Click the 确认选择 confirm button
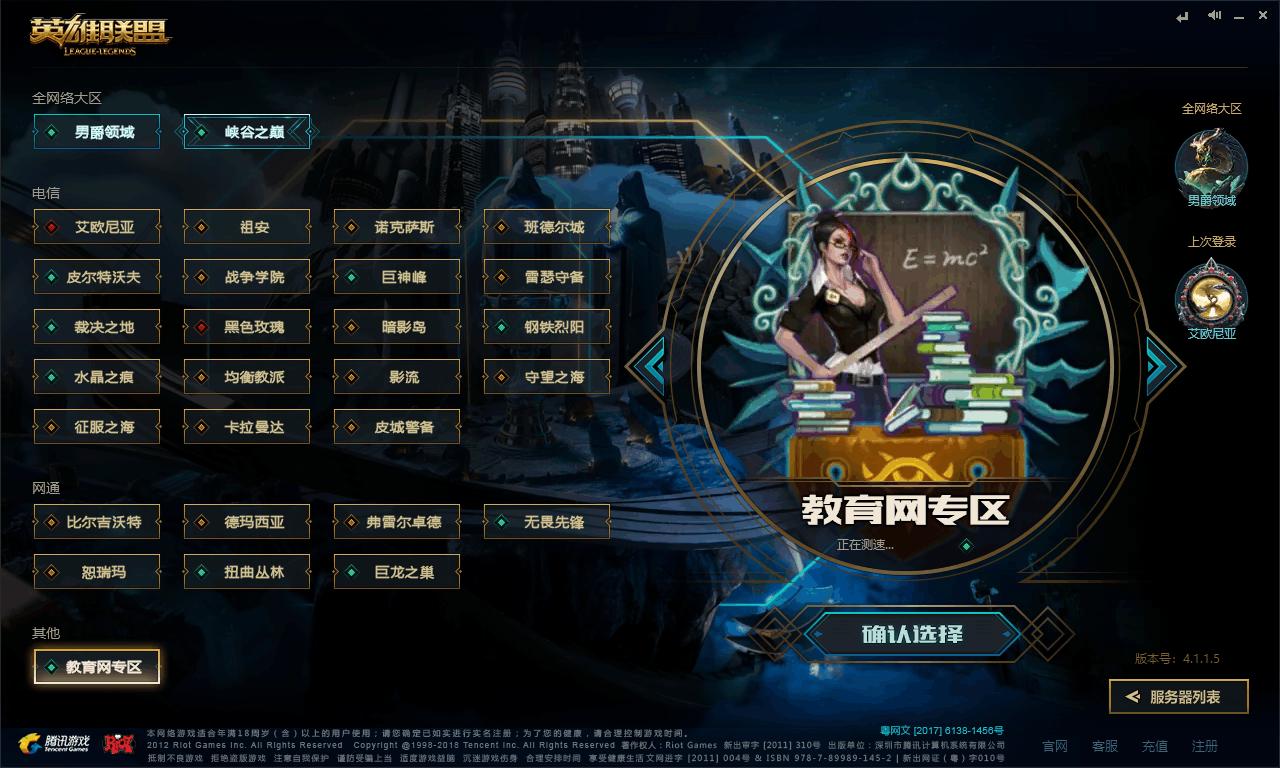Screen dimensions: 1280x768 (x=913, y=634)
